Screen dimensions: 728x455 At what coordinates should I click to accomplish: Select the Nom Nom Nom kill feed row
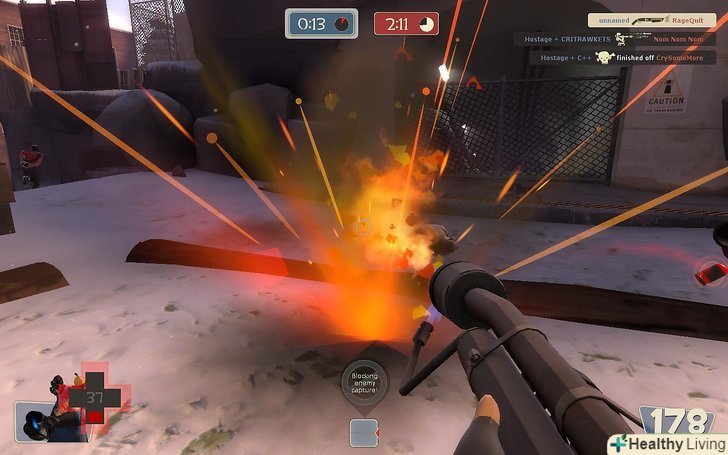pyautogui.click(x=614, y=39)
